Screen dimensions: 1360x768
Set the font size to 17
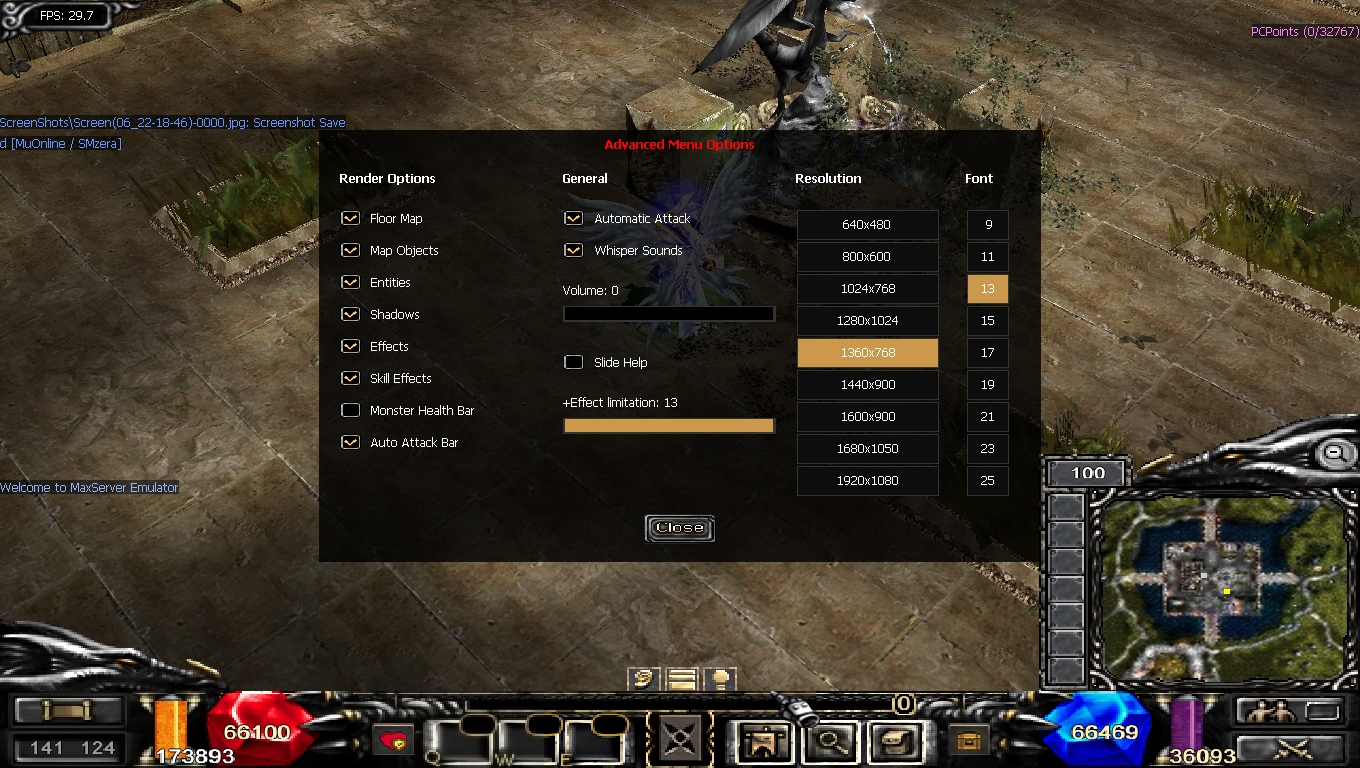click(987, 353)
